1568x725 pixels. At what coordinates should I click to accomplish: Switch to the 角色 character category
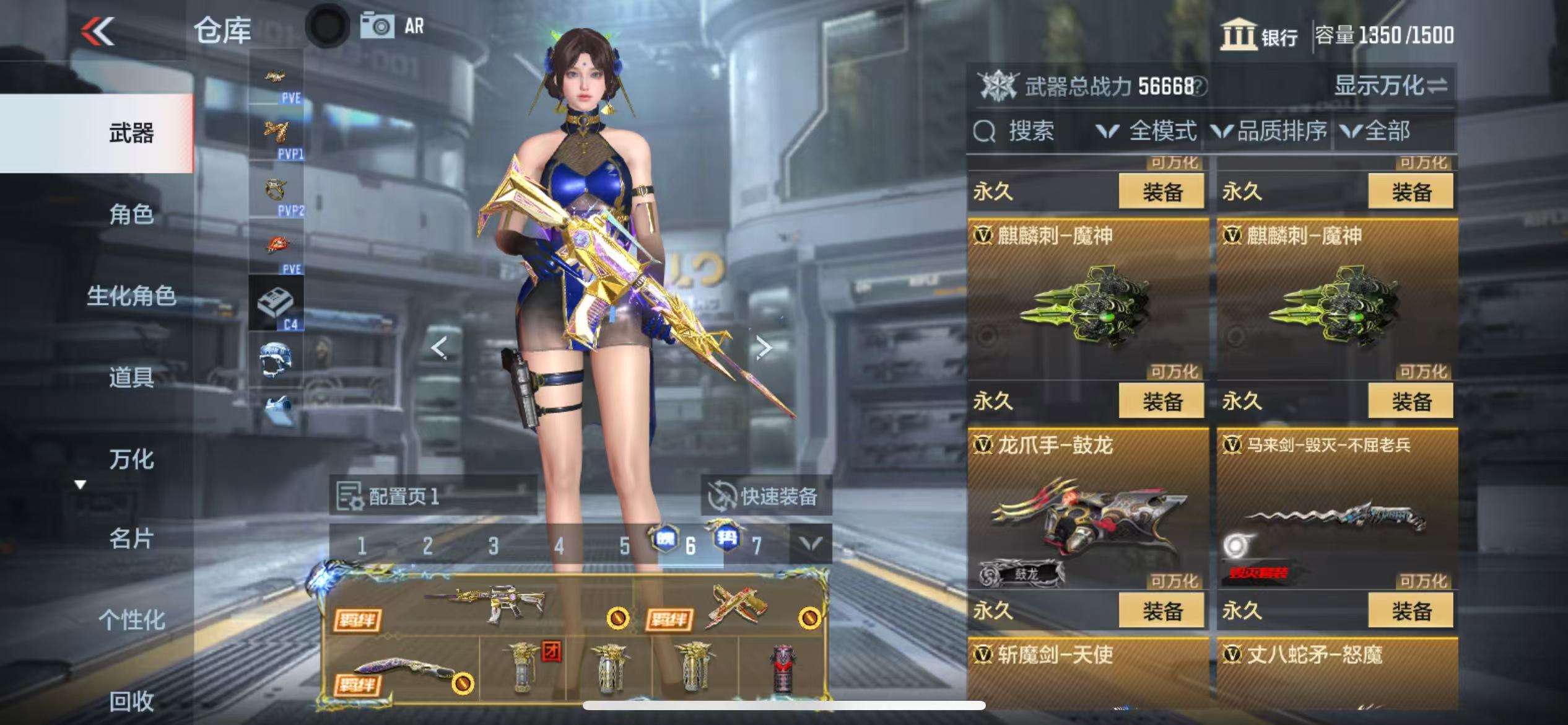tap(131, 214)
